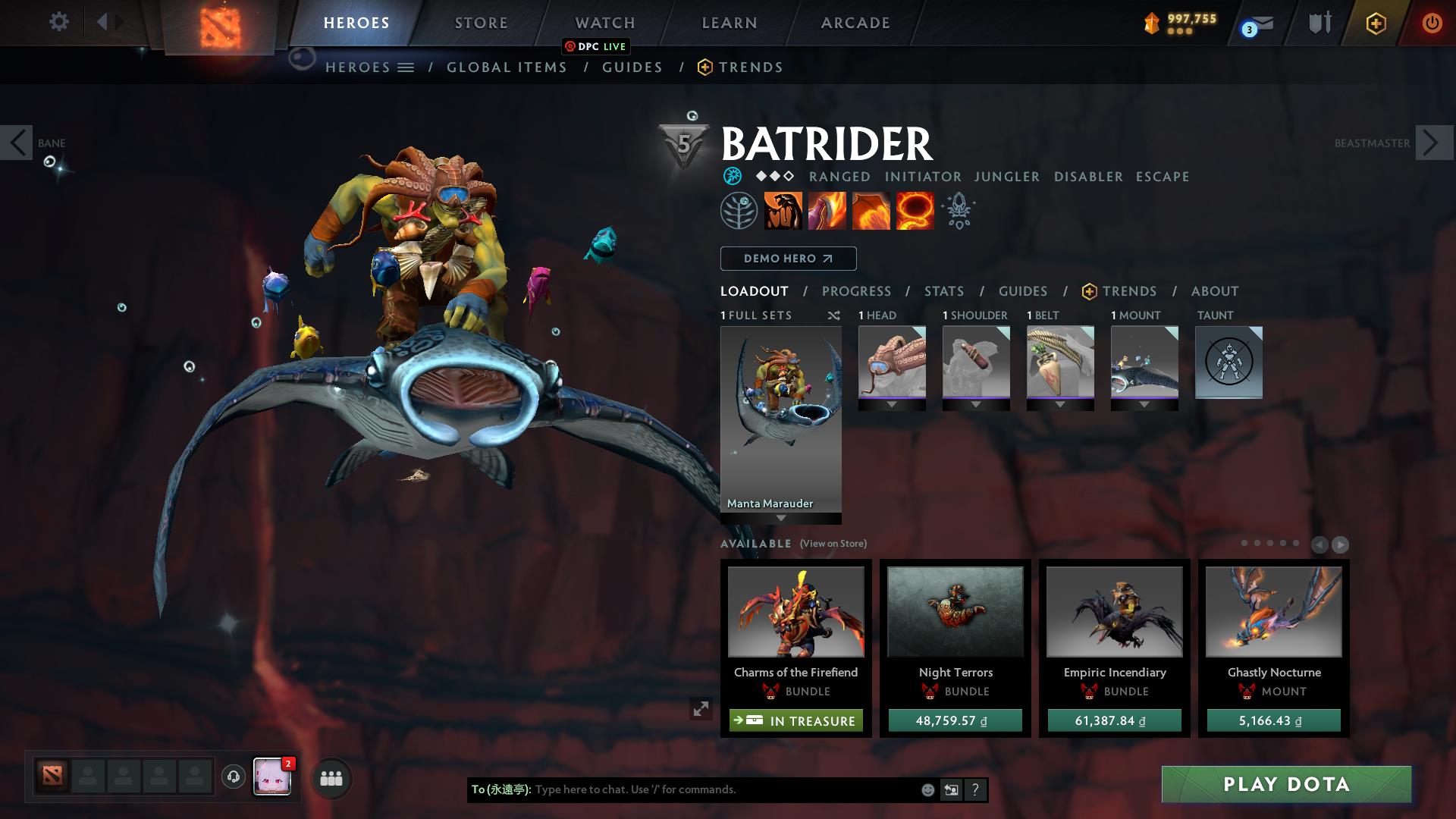Switch to the STATS tab
1456x819 pixels.
tap(943, 291)
